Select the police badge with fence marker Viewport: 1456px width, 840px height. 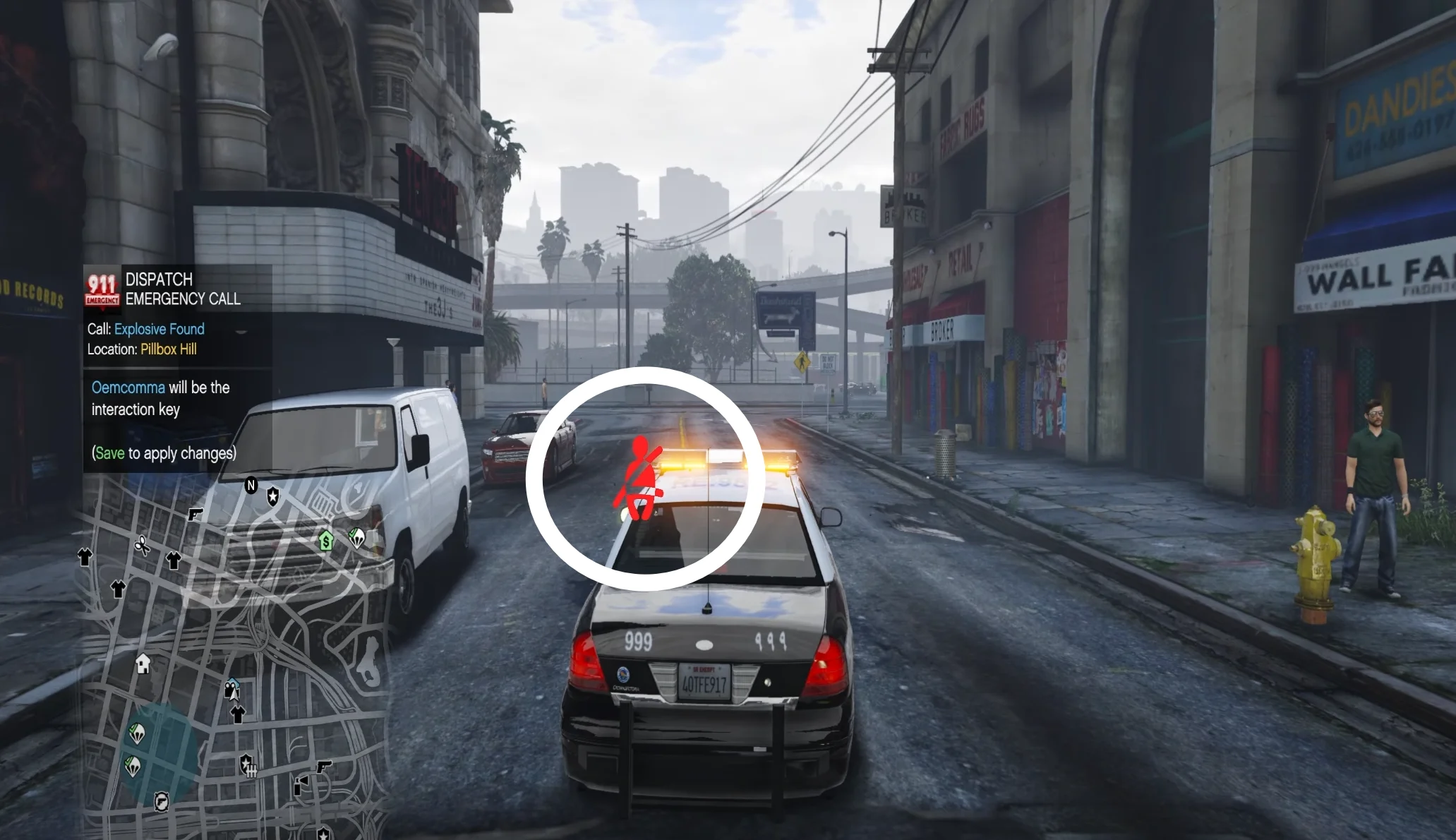[x=247, y=764]
